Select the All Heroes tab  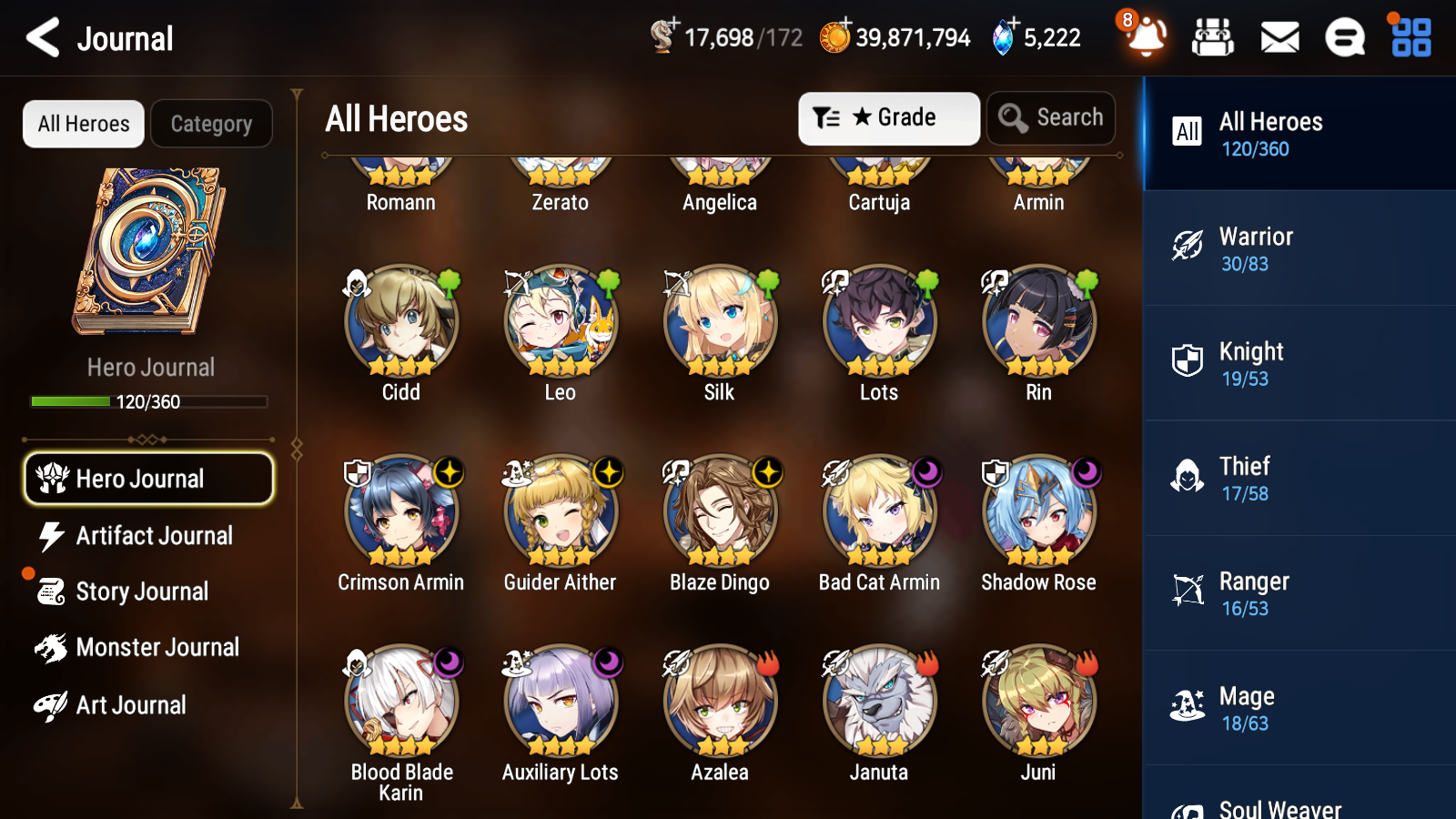coord(83,124)
